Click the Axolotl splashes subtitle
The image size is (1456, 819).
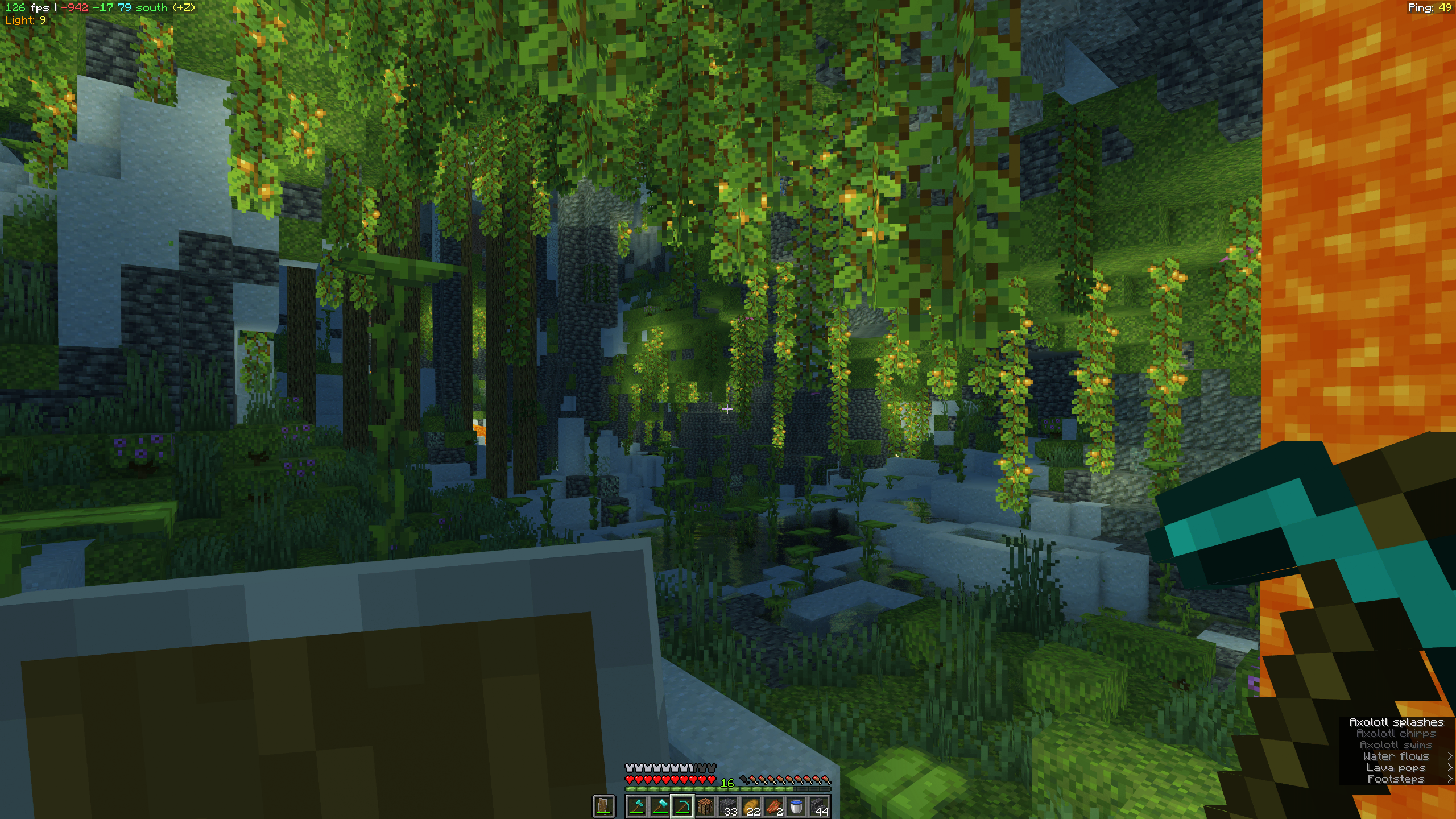point(1397,722)
